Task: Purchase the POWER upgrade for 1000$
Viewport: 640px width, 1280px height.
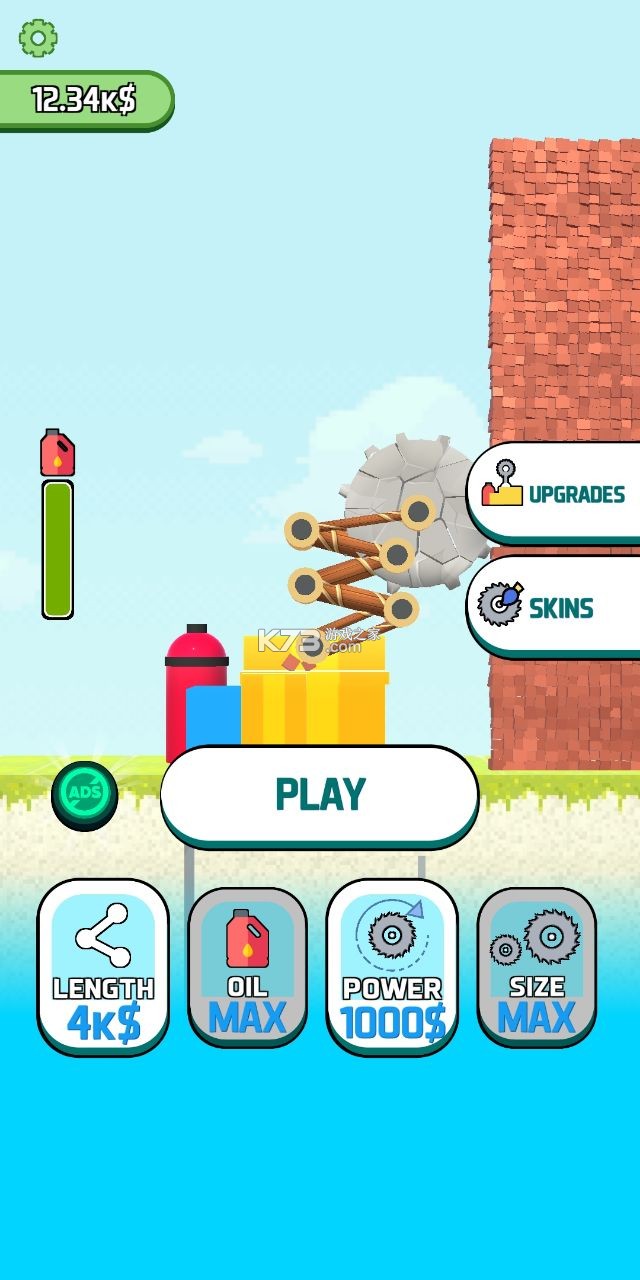Action: point(392,966)
